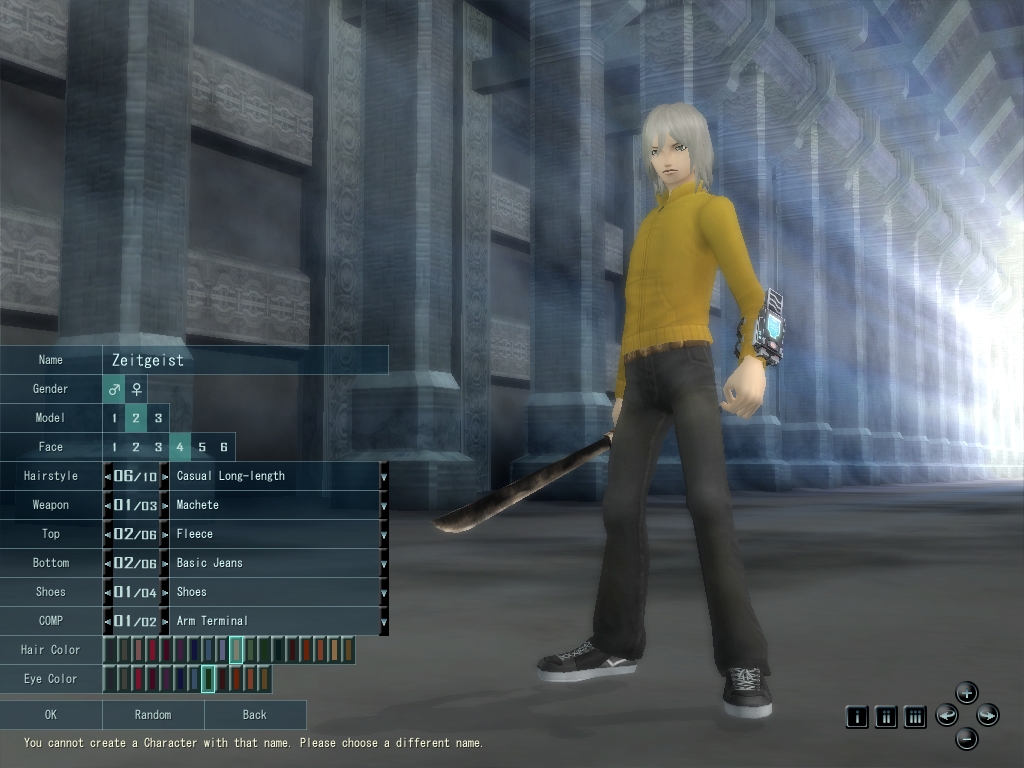
Task: Pick Face option 1
Action: pyautogui.click(x=114, y=447)
